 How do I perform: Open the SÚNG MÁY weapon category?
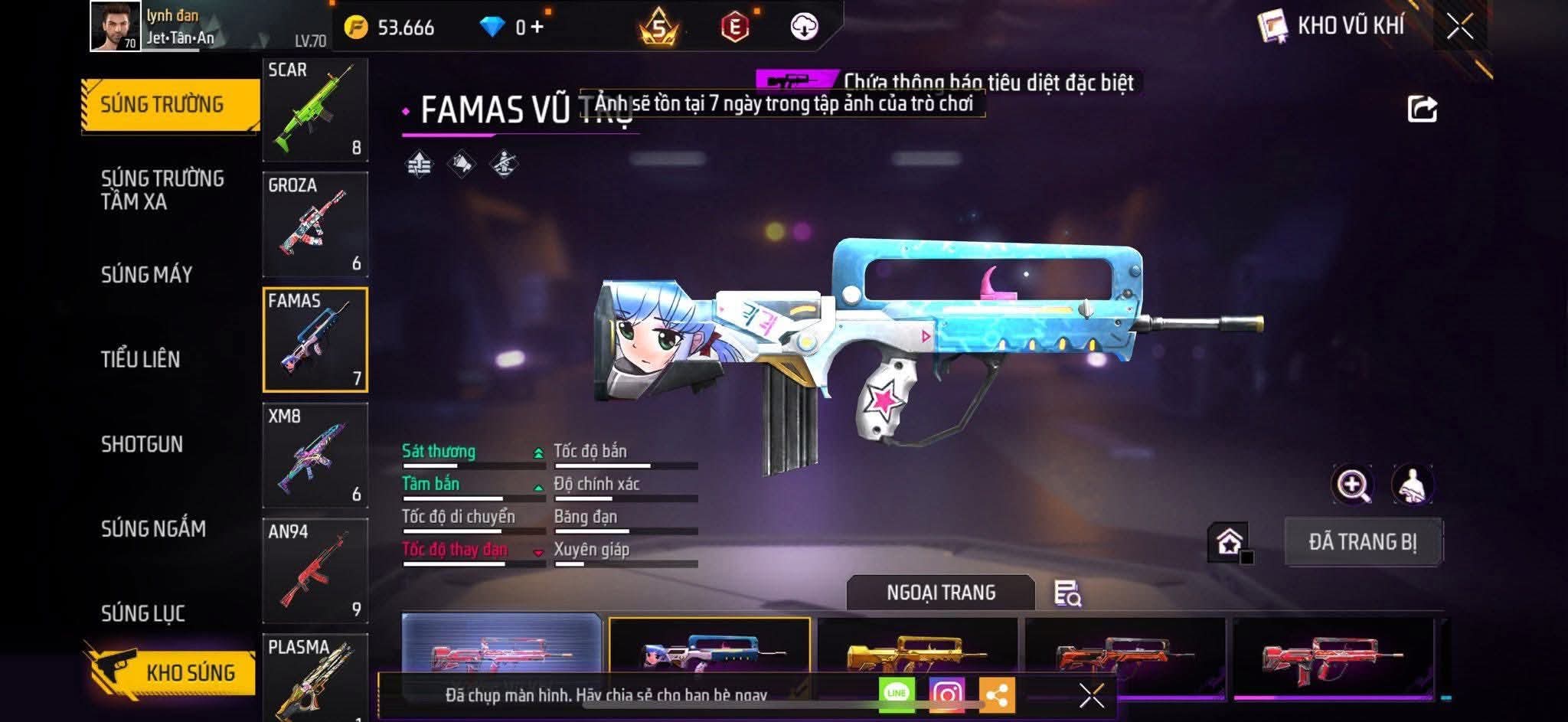pos(146,275)
